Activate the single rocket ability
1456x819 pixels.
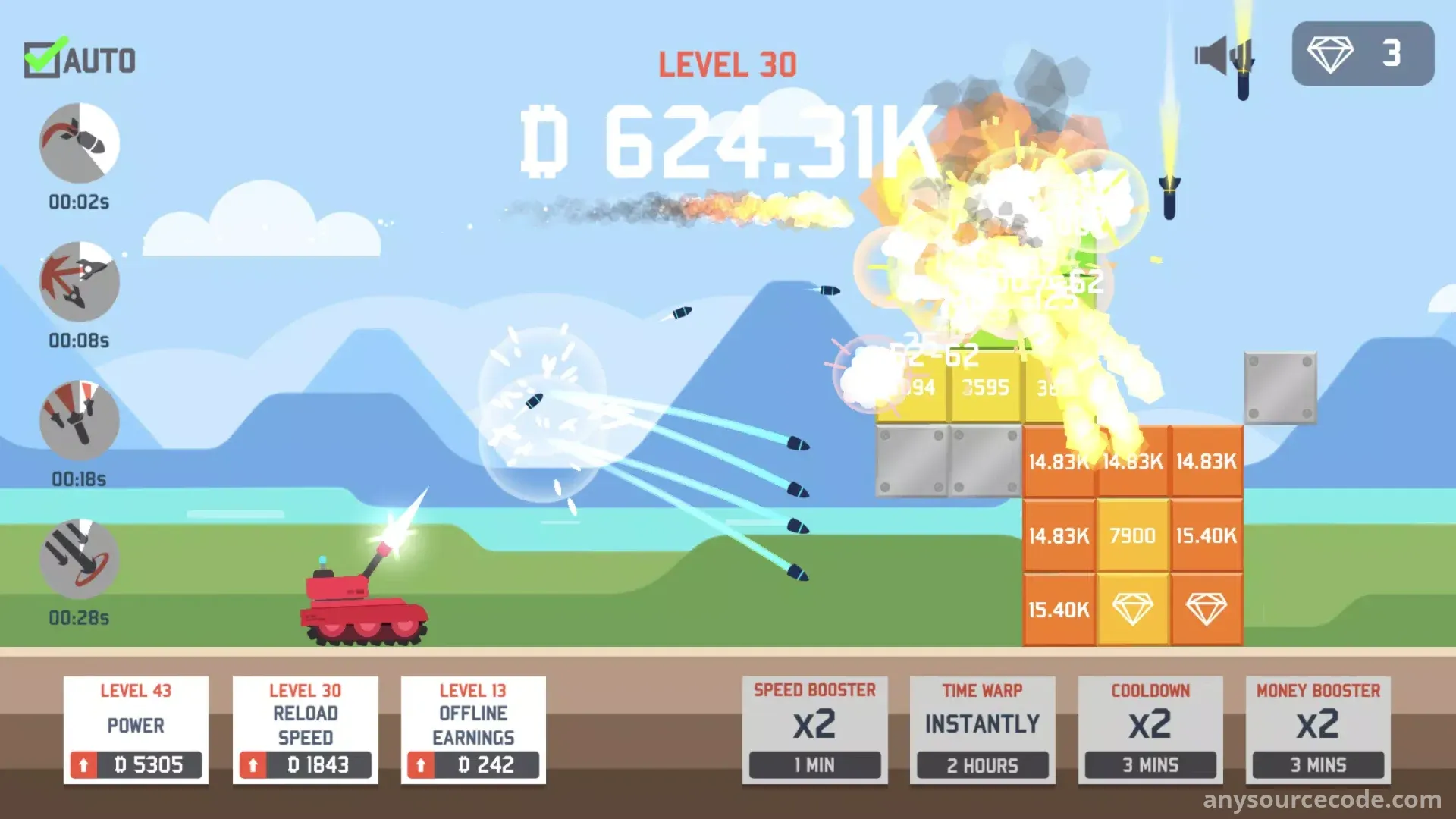pyautogui.click(x=80, y=143)
